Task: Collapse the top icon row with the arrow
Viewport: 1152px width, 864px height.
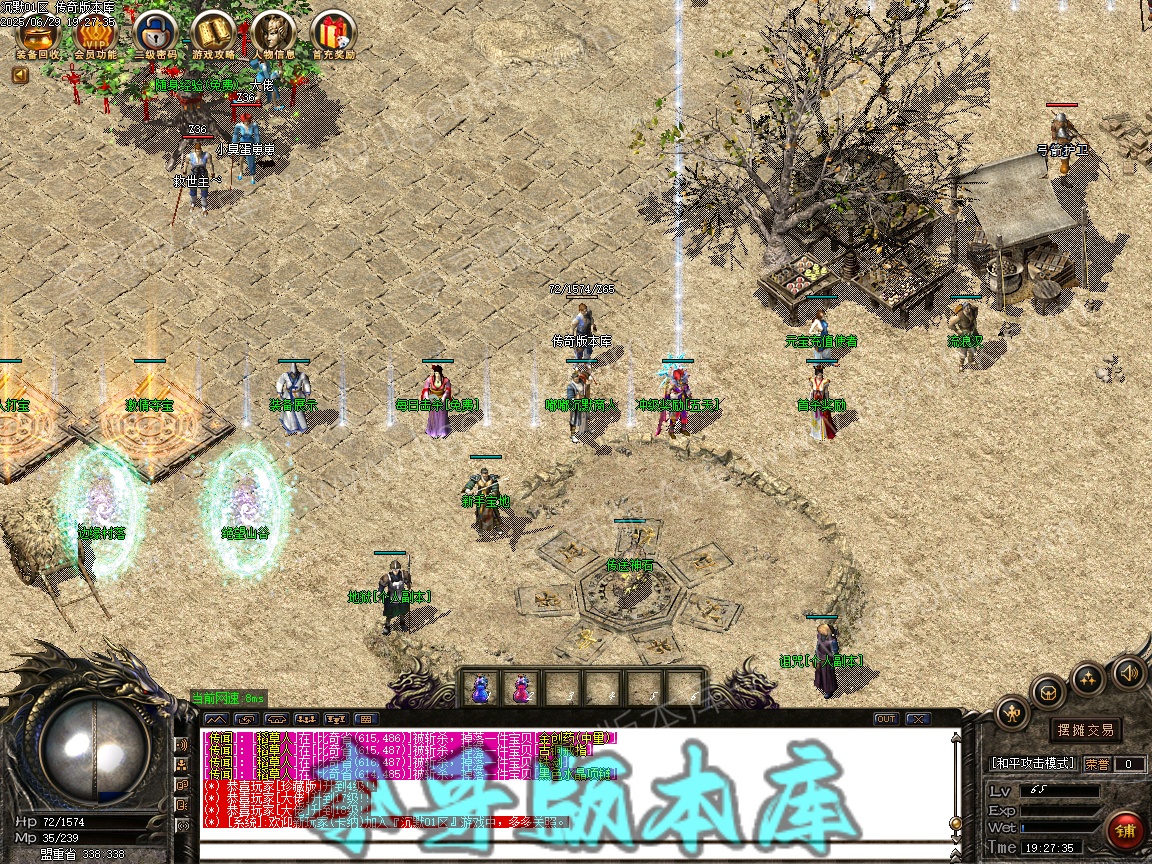Action: pyautogui.click(x=20, y=74)
